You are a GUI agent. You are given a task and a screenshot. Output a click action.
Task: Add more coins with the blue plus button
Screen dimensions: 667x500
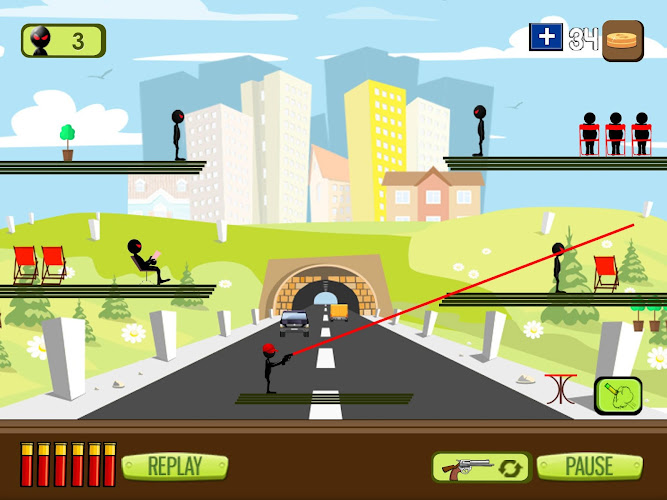[x=546, y=38]
